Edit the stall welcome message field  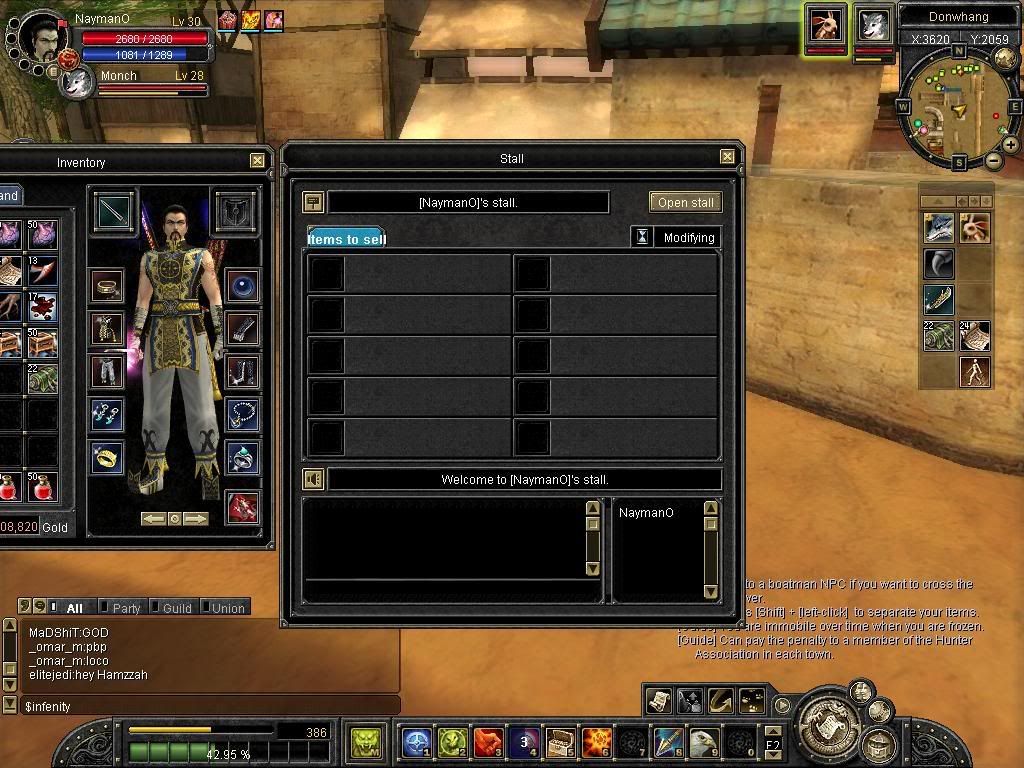tap(524, 480)
